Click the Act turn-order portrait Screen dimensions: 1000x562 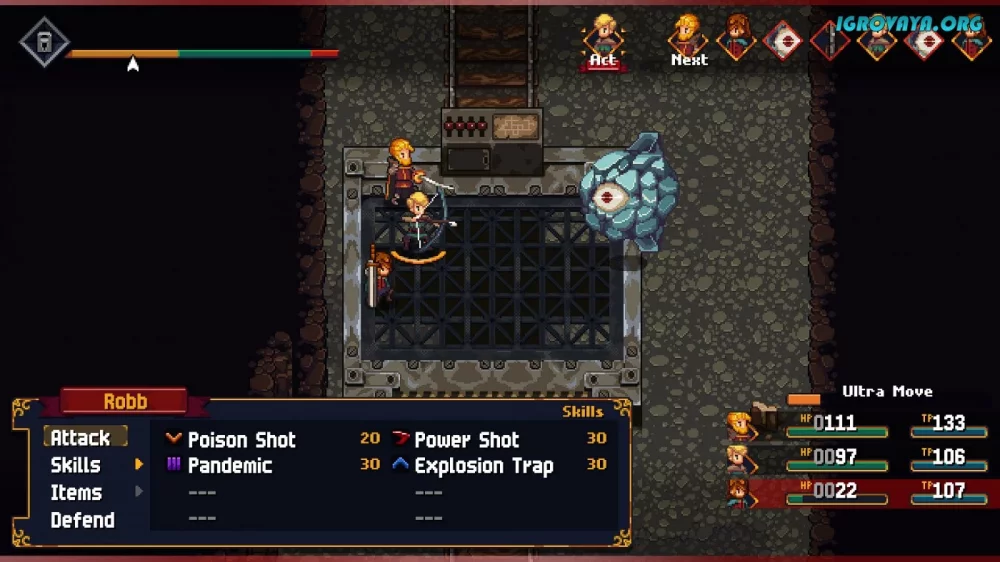[603, 38]
